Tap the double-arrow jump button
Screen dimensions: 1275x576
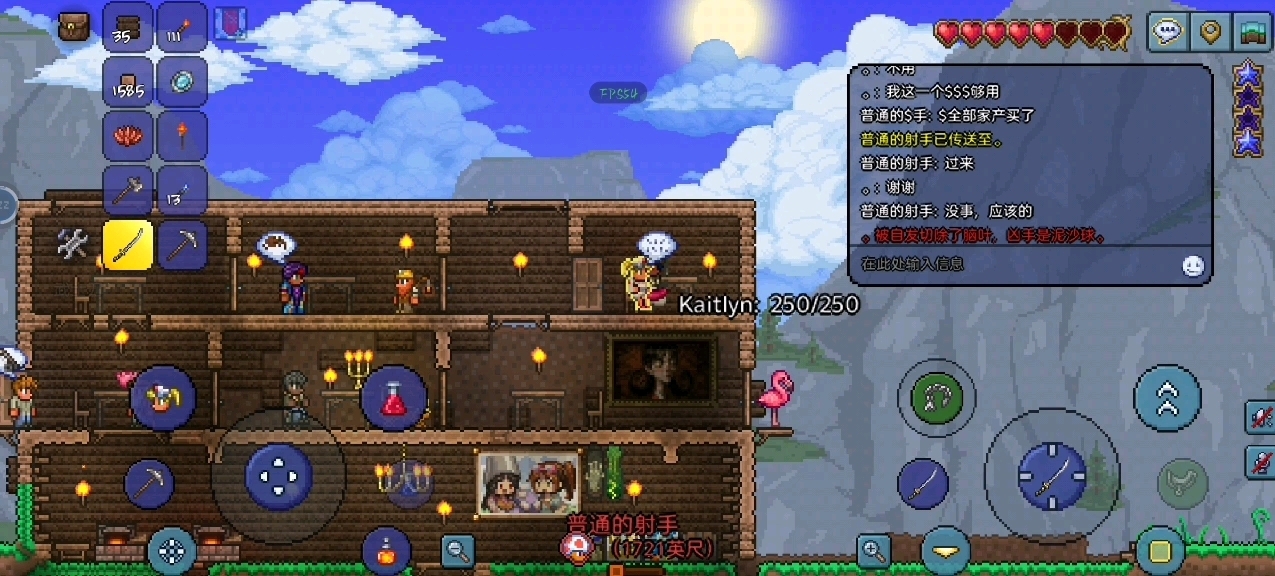point(1166,398)
